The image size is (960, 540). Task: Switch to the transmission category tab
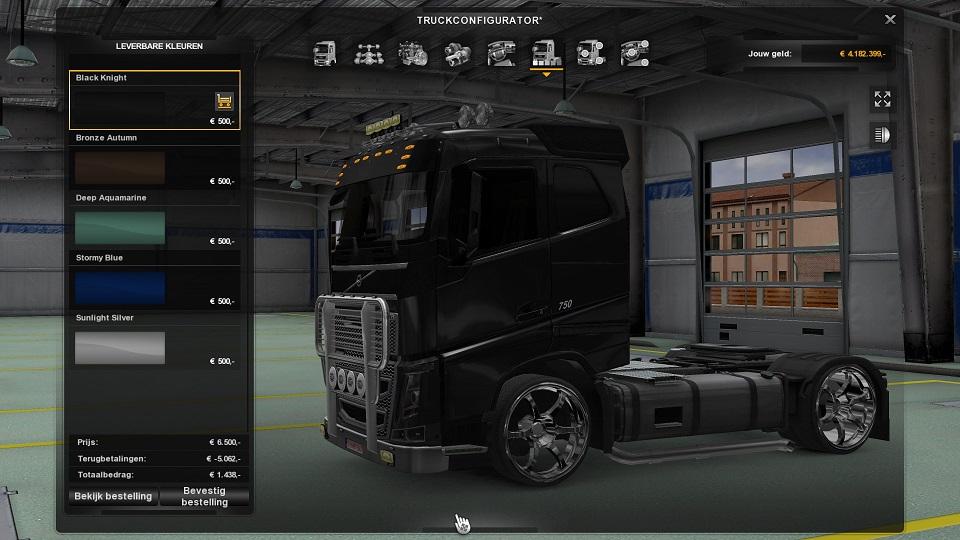tap(457, 53)
